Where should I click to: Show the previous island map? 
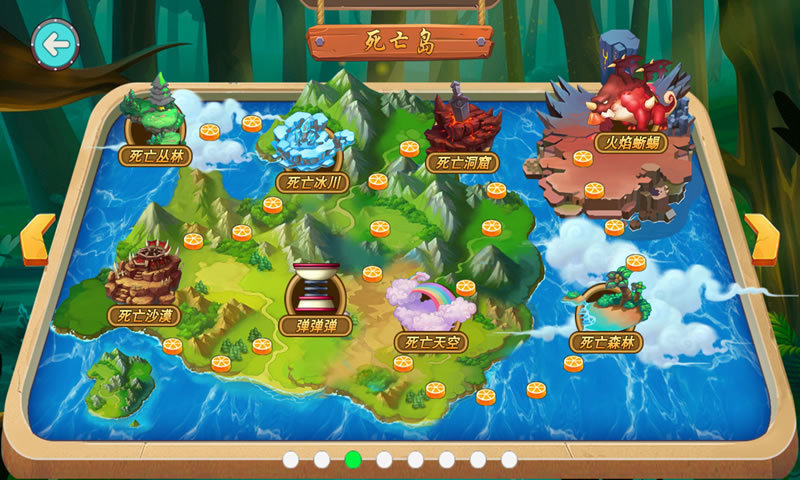point(36,240)
